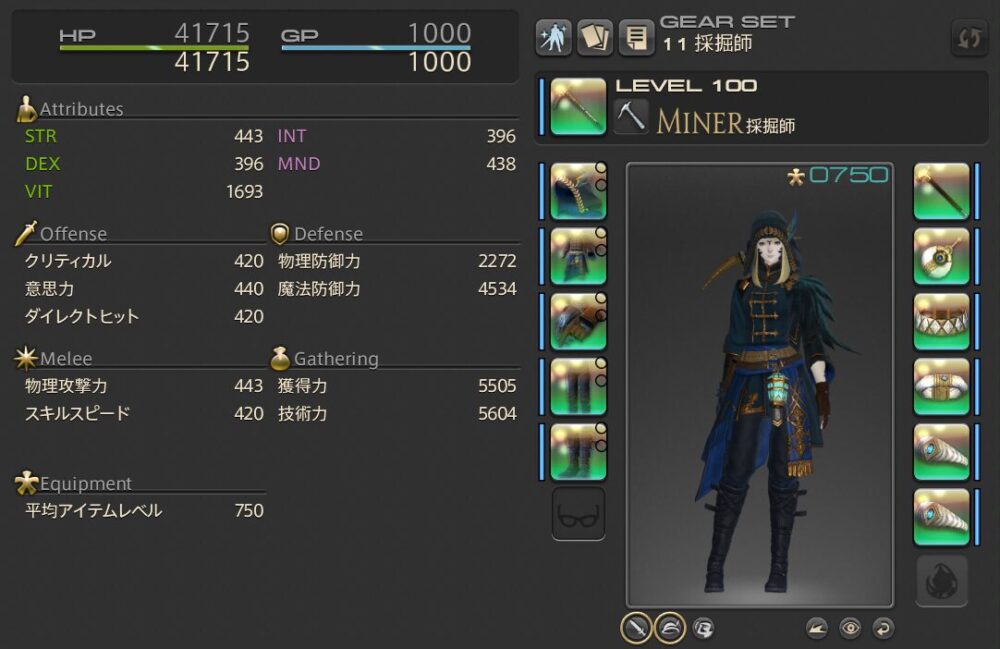Click the empty soul crystal slot
The image size is (1000, 649).
click(x=942, y=580)
